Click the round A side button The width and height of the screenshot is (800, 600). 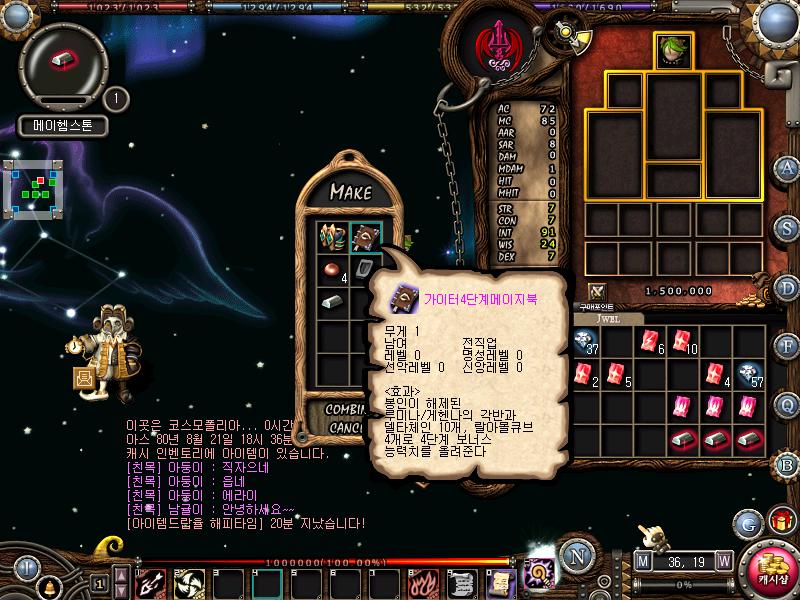coord(788,167)
